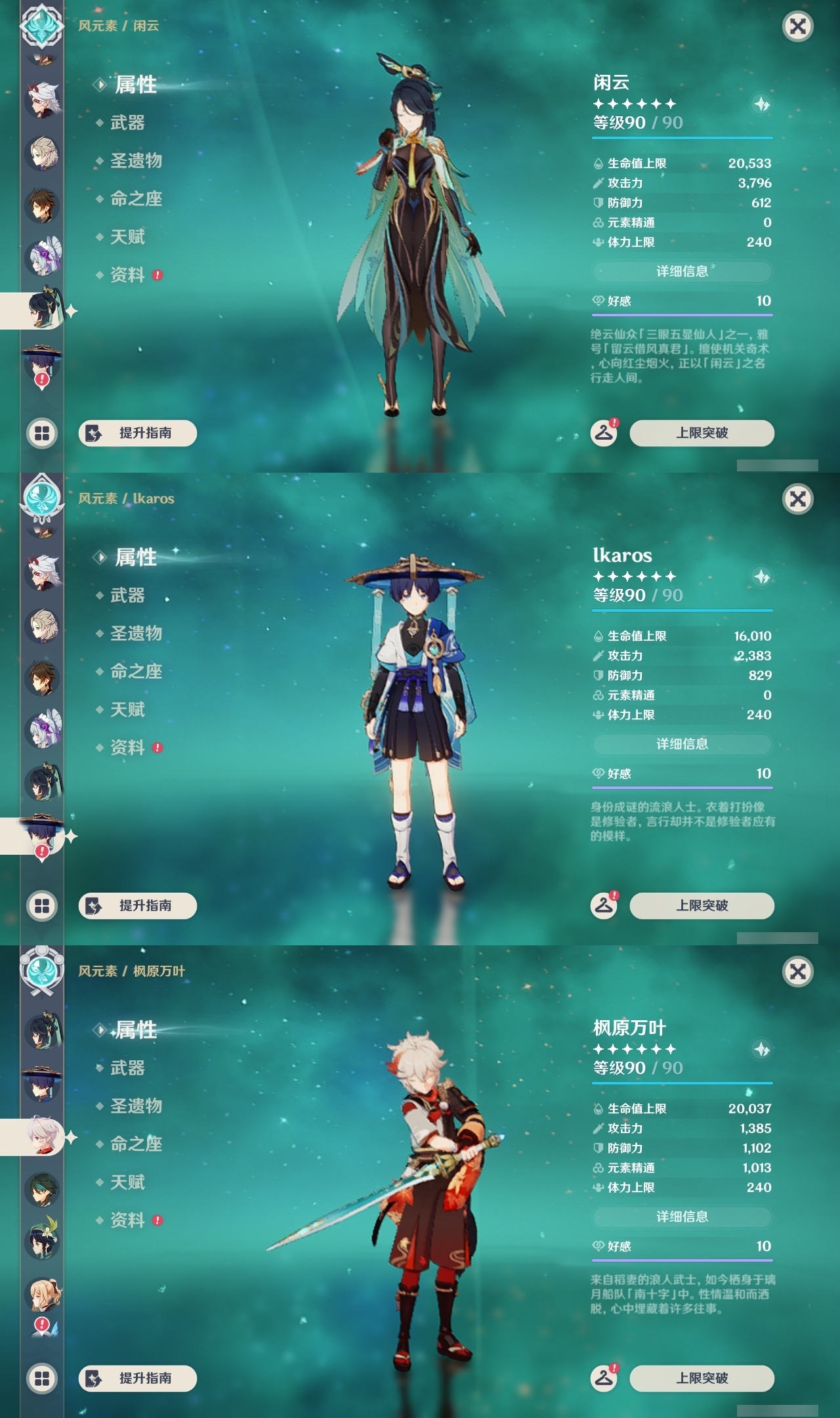Click the 攻击力 sword stat icon
The width and height of the screenshot is (840, 1418).
pyautogui.click(x=597, y=184)
